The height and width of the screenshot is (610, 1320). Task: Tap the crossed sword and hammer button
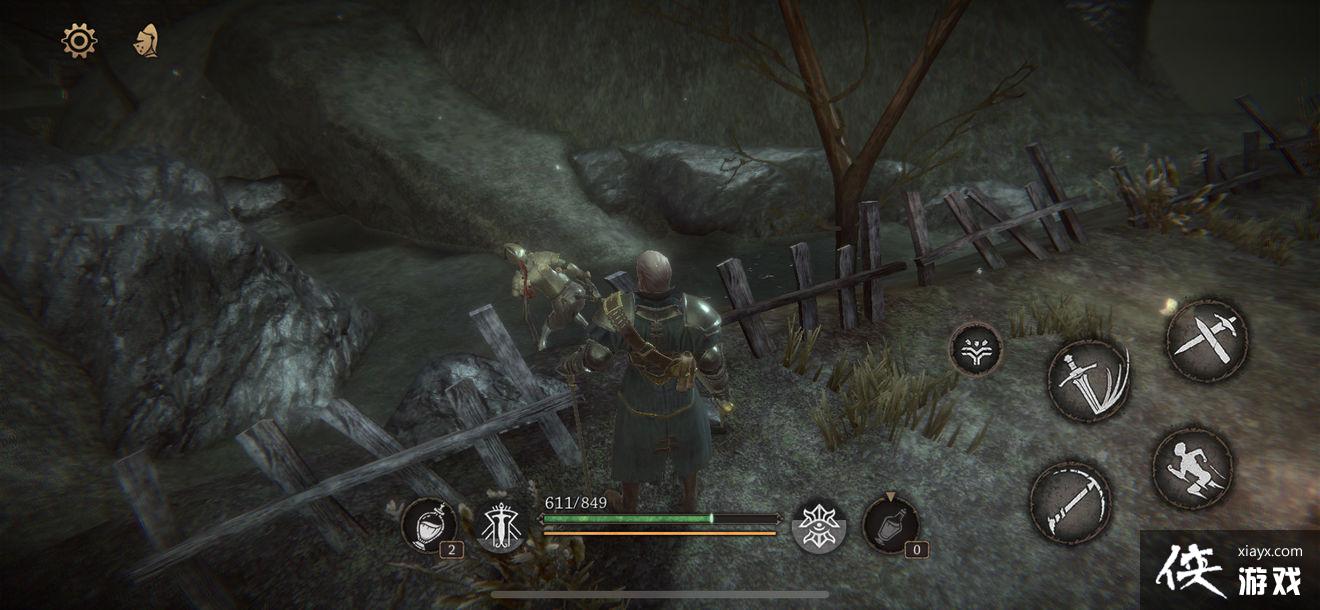1207,340
